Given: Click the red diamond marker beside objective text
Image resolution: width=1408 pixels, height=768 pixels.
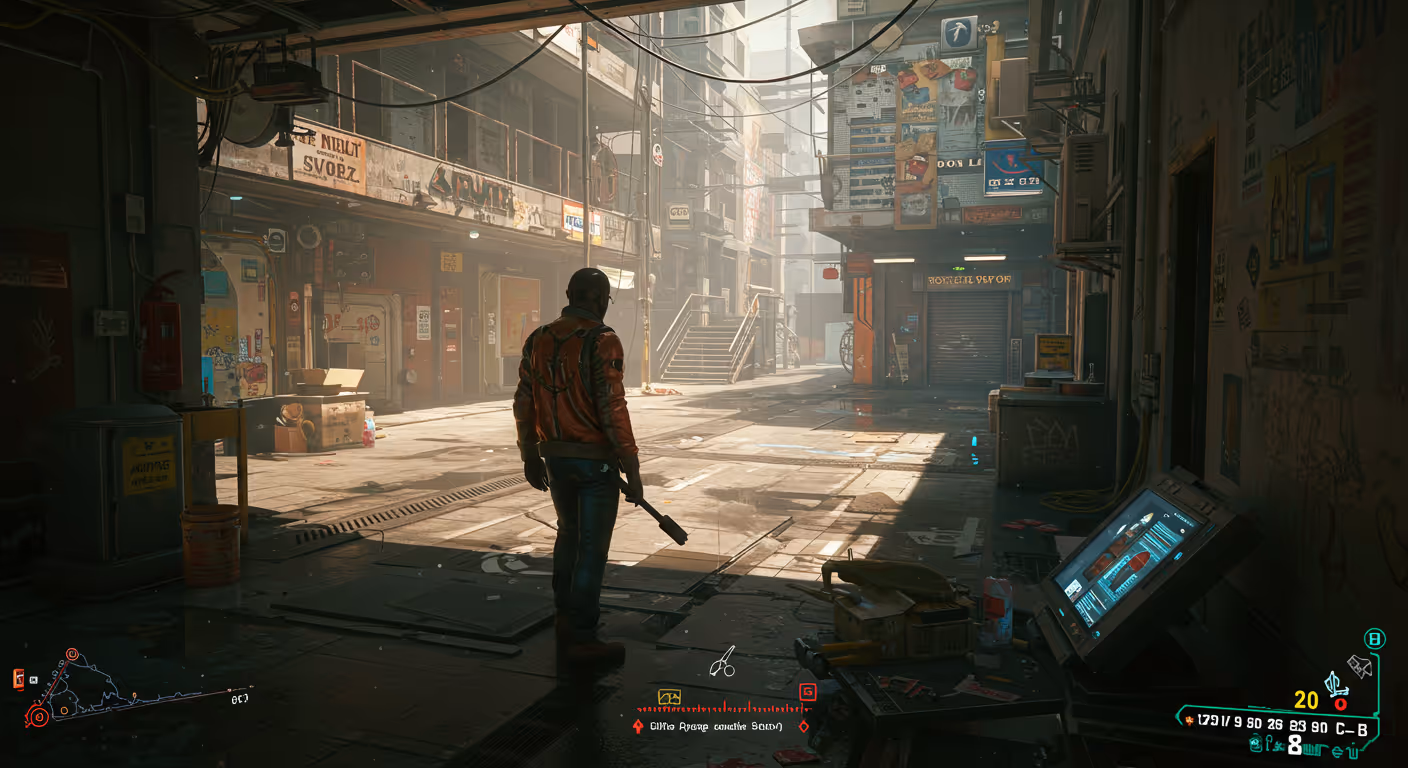Looking at the screenshot, I should coord(802,726).
